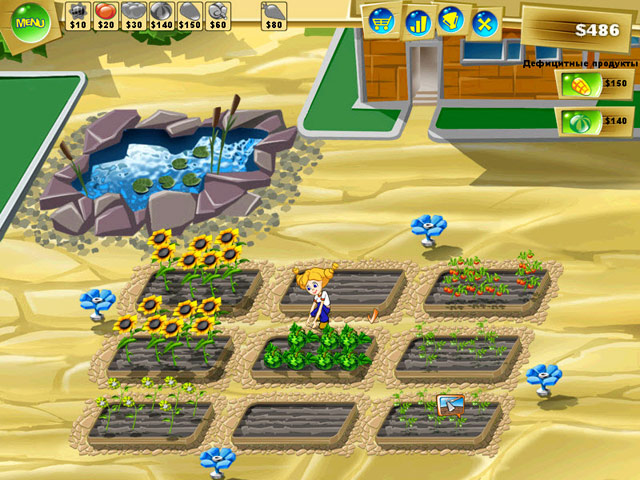Choose the $20 tomato seed

pos(105,14)
